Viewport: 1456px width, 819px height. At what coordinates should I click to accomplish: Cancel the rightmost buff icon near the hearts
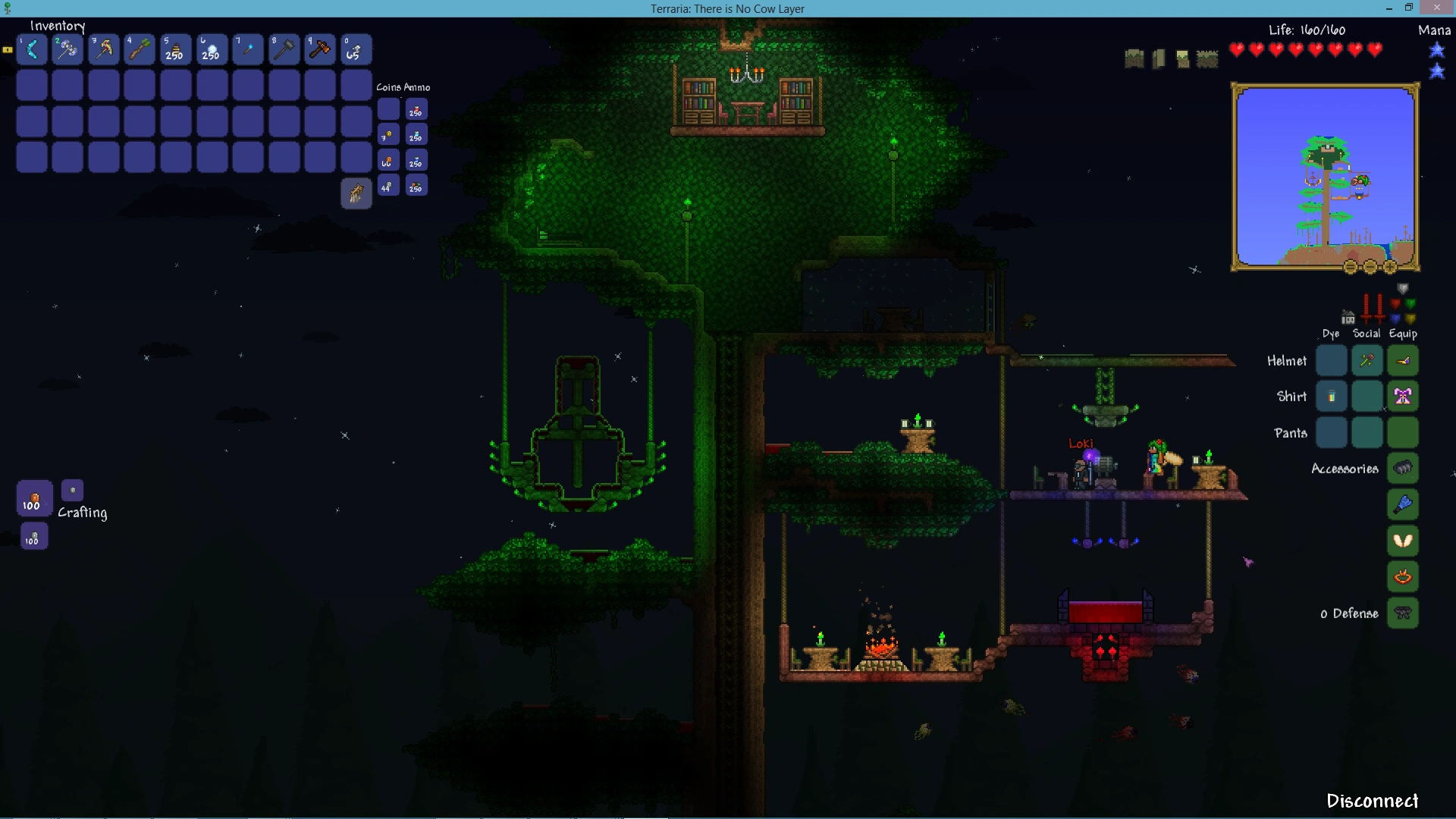point(1208,58)
